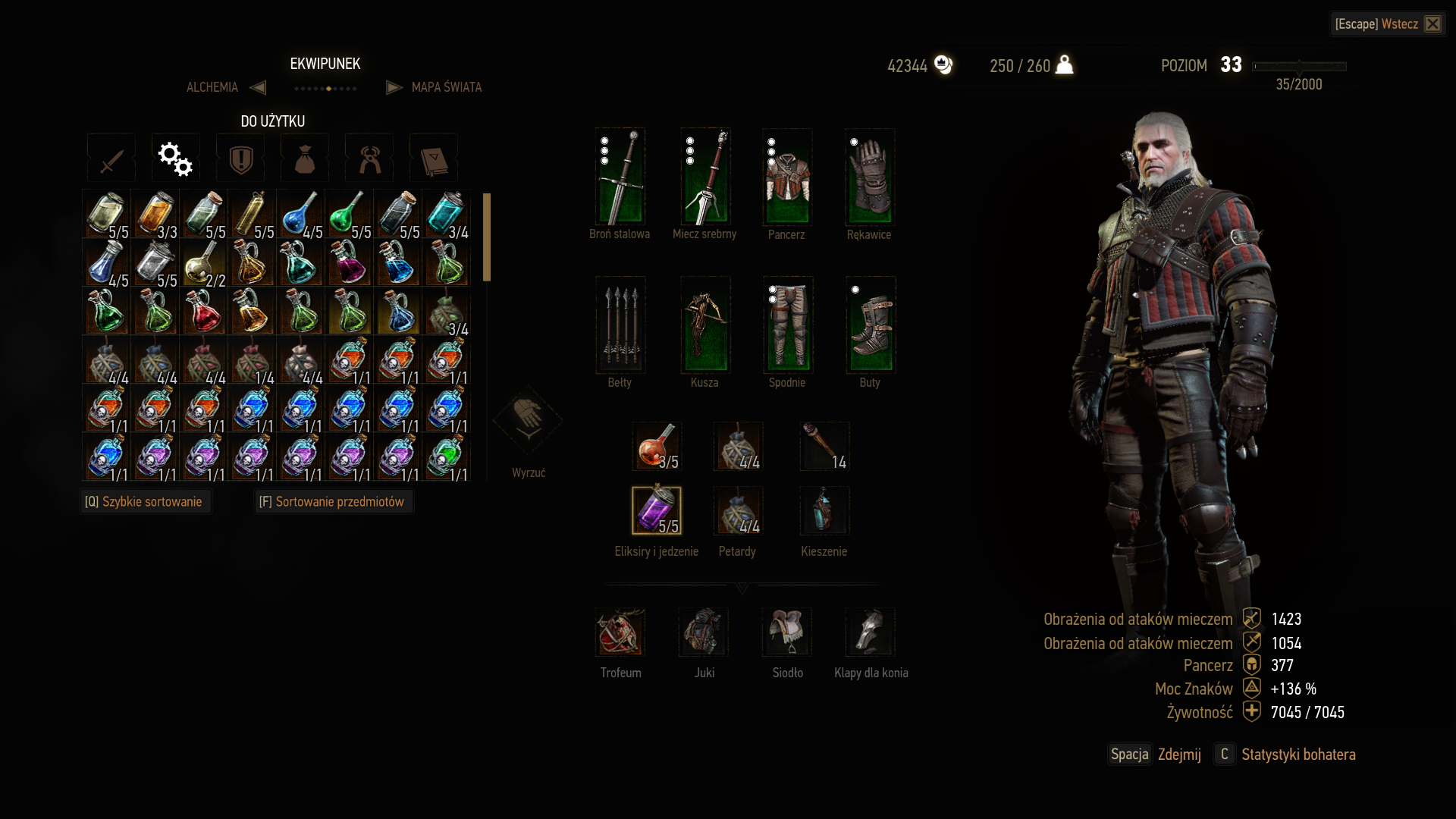
Task: Choose the Pancerz chest armor slot
Action: click(787, 177)
